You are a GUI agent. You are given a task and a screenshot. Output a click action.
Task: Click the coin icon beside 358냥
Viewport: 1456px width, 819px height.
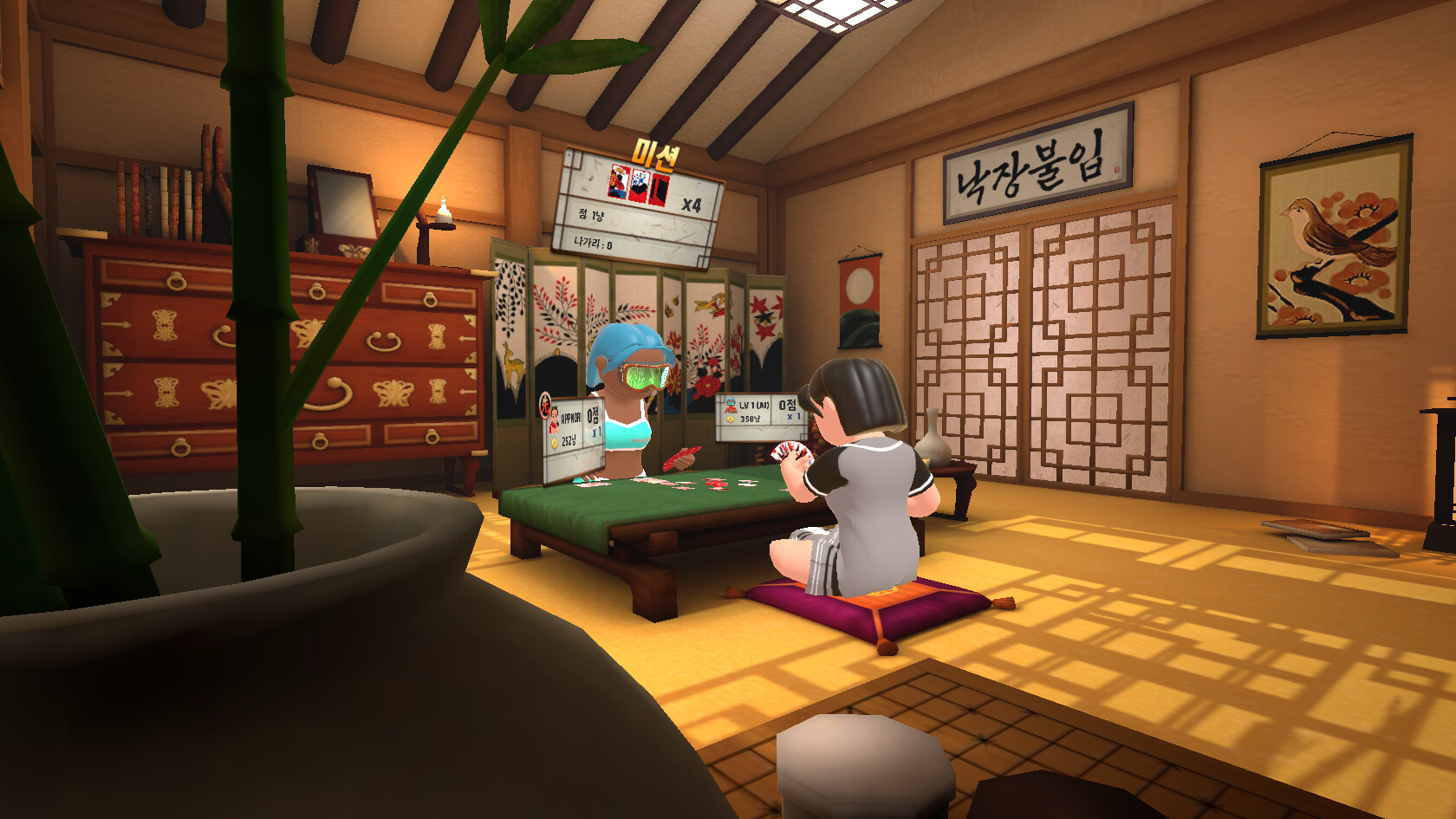730,419
